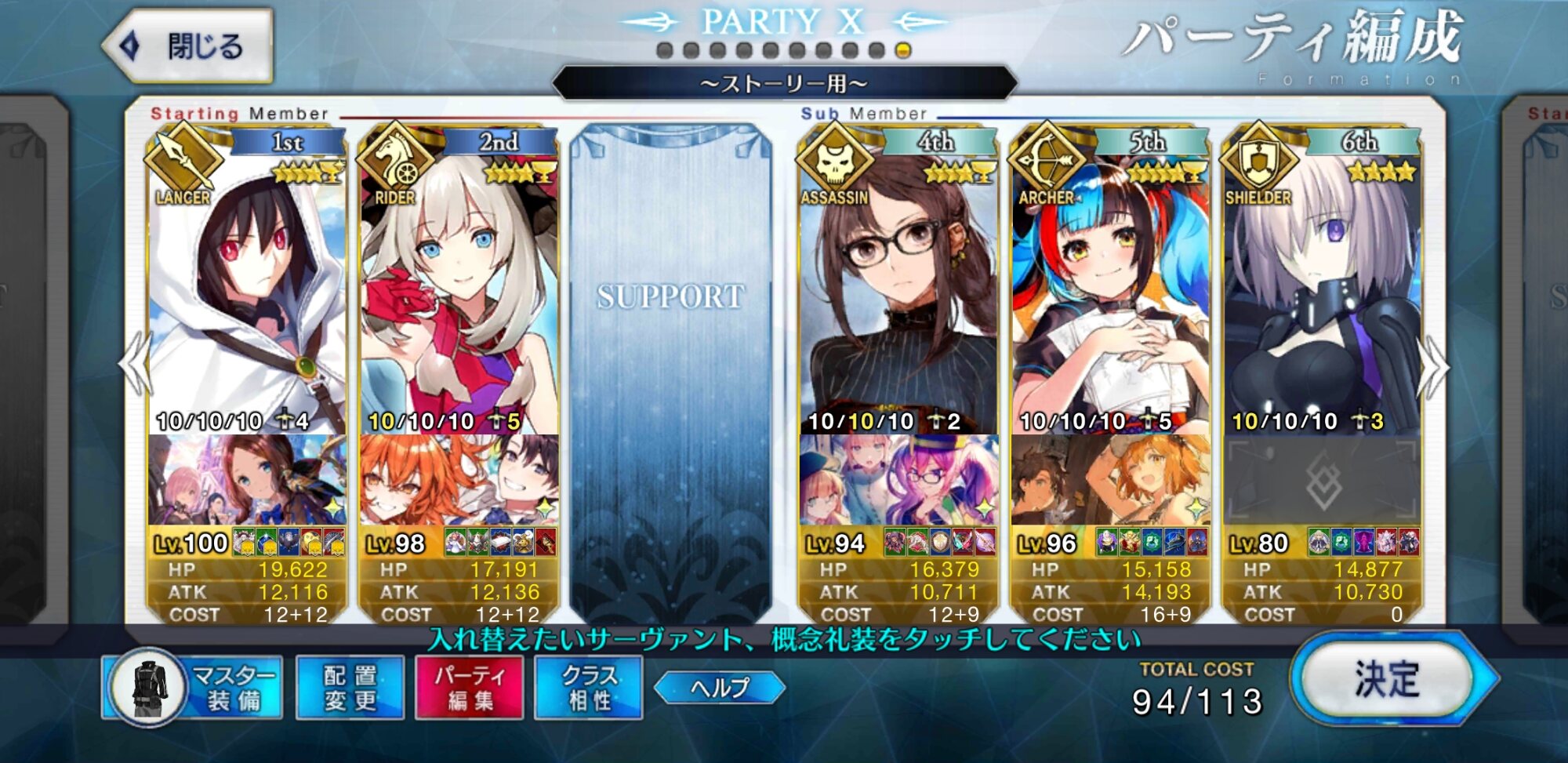This screenshot has height=763, width=1568.
Task: Tap the Shielder's empty craft essence slot
Action: coord(1322,480)
